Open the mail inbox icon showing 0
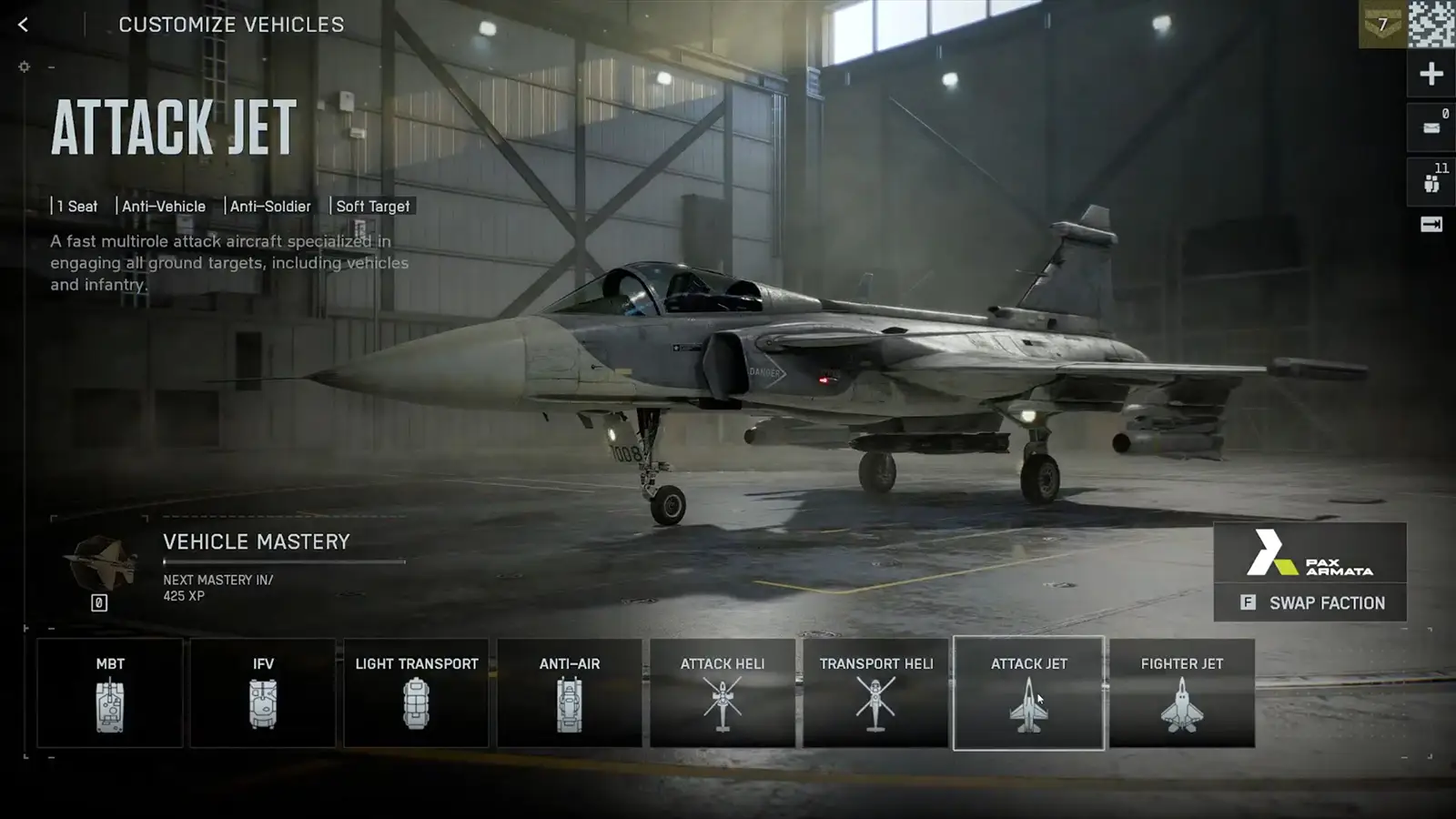This screenshot has width=1456, height=819. (1431, 127)
